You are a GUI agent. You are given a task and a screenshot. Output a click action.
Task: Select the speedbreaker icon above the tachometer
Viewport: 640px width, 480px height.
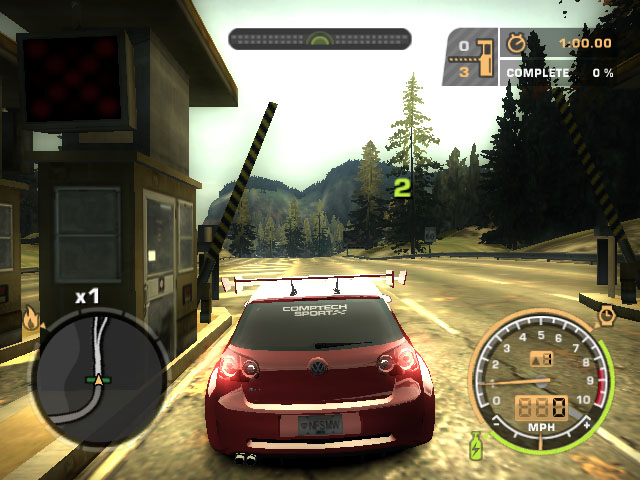click(x=606, y=316)
